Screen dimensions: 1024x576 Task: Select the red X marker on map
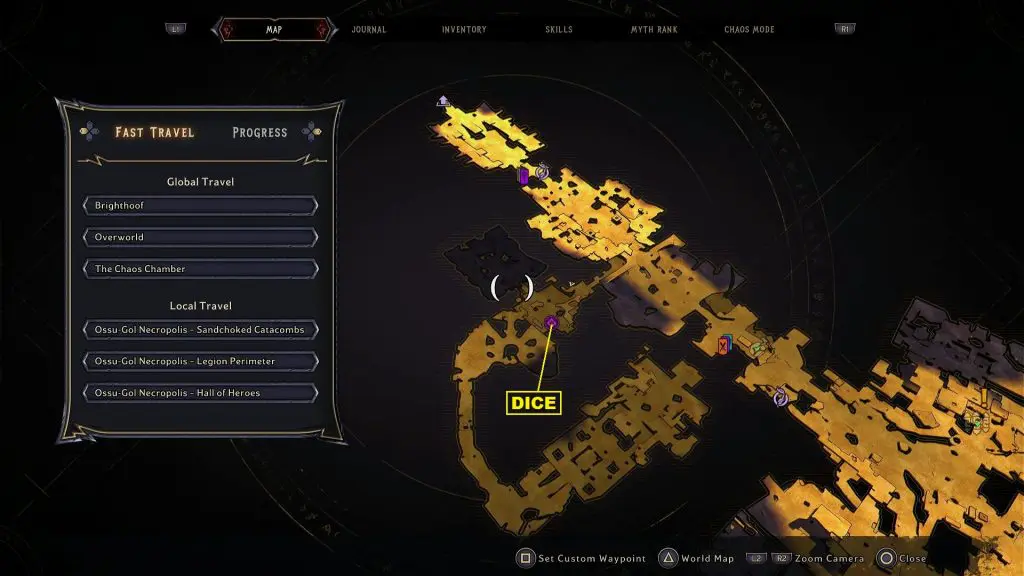(x=723, y=345)
